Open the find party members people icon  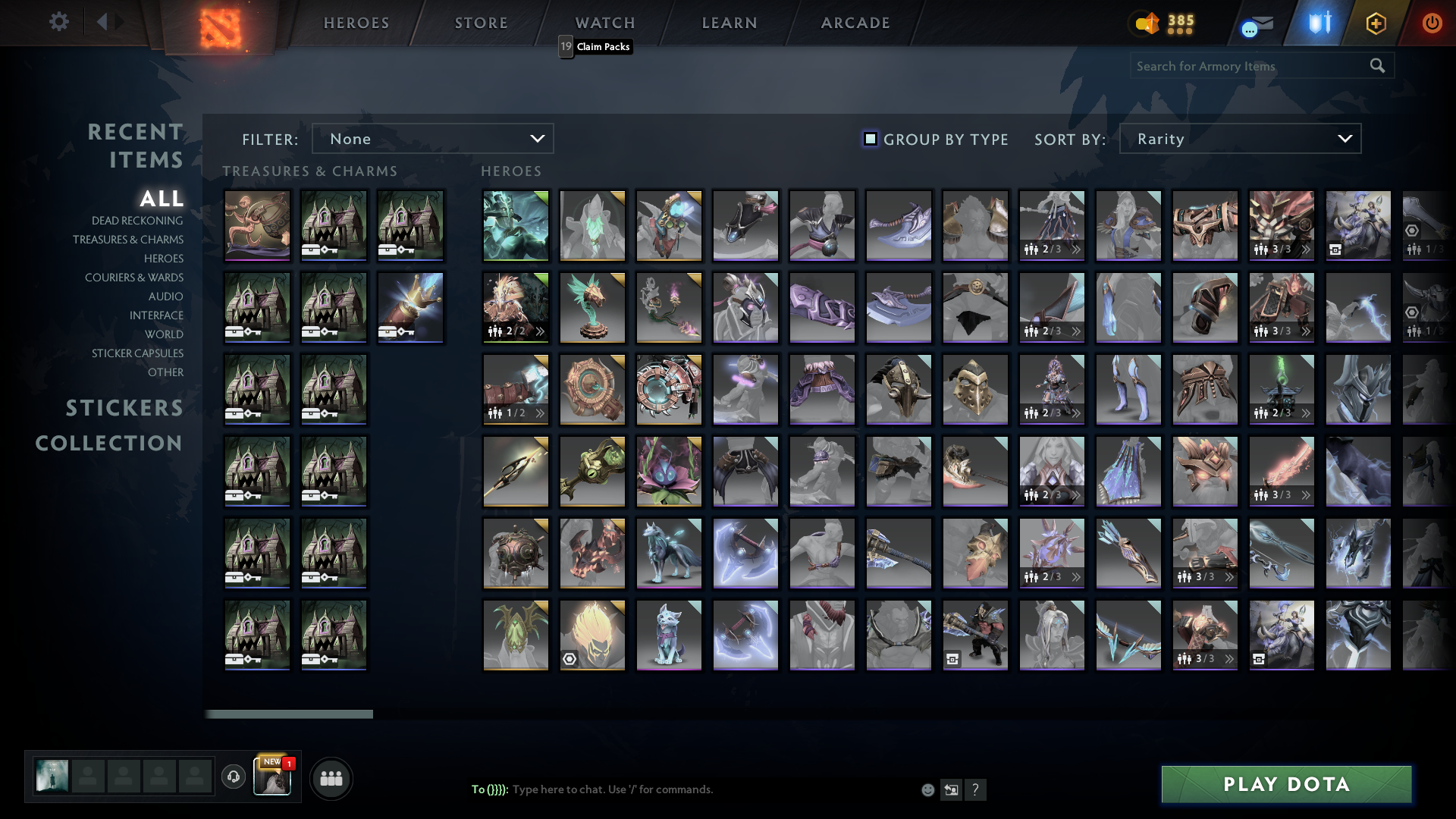tap(330, 777)
